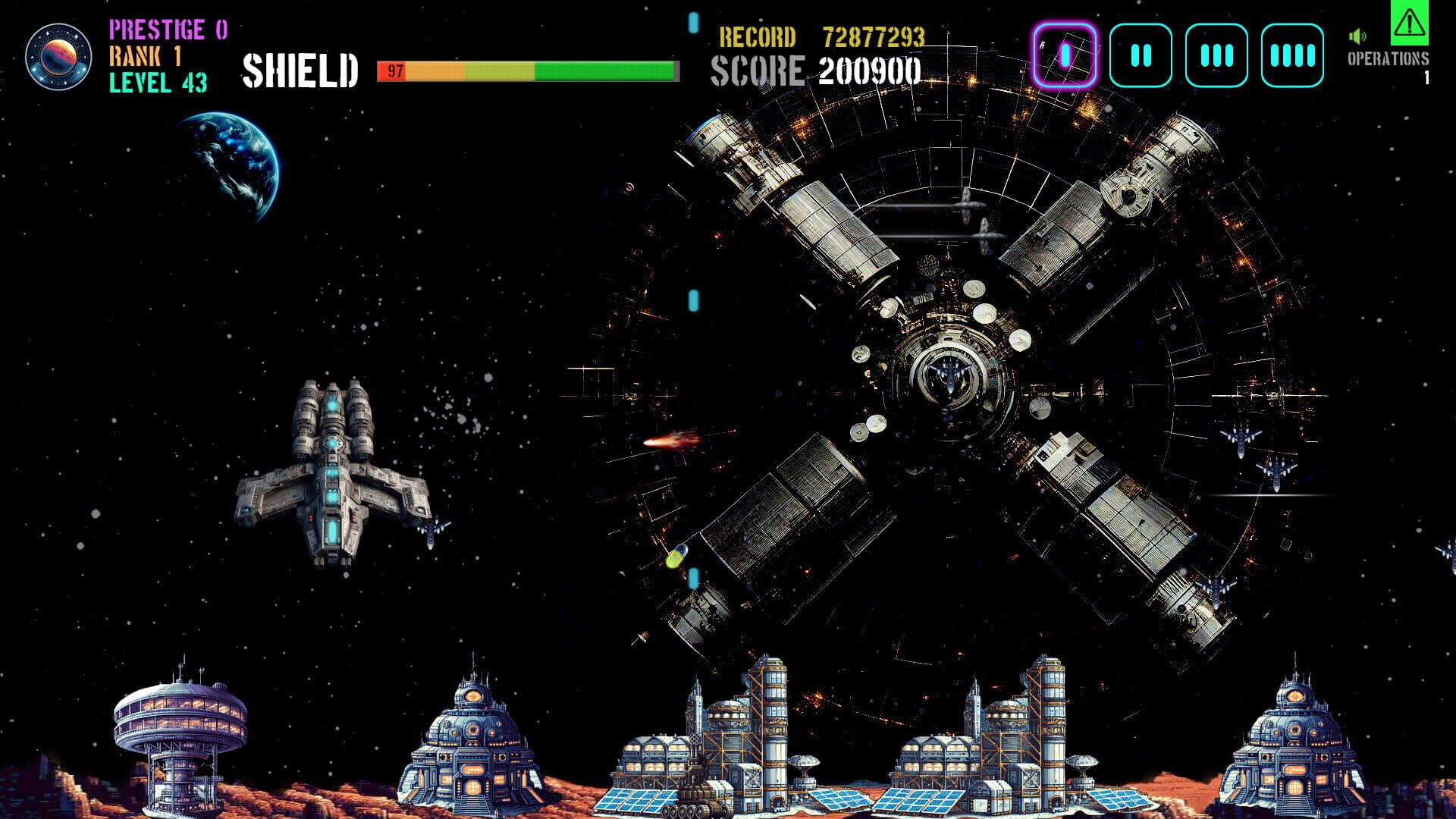This screenshot has height=819, width=1456.
Task: Select the three-bar speed icon
Action: (1216, 55)
